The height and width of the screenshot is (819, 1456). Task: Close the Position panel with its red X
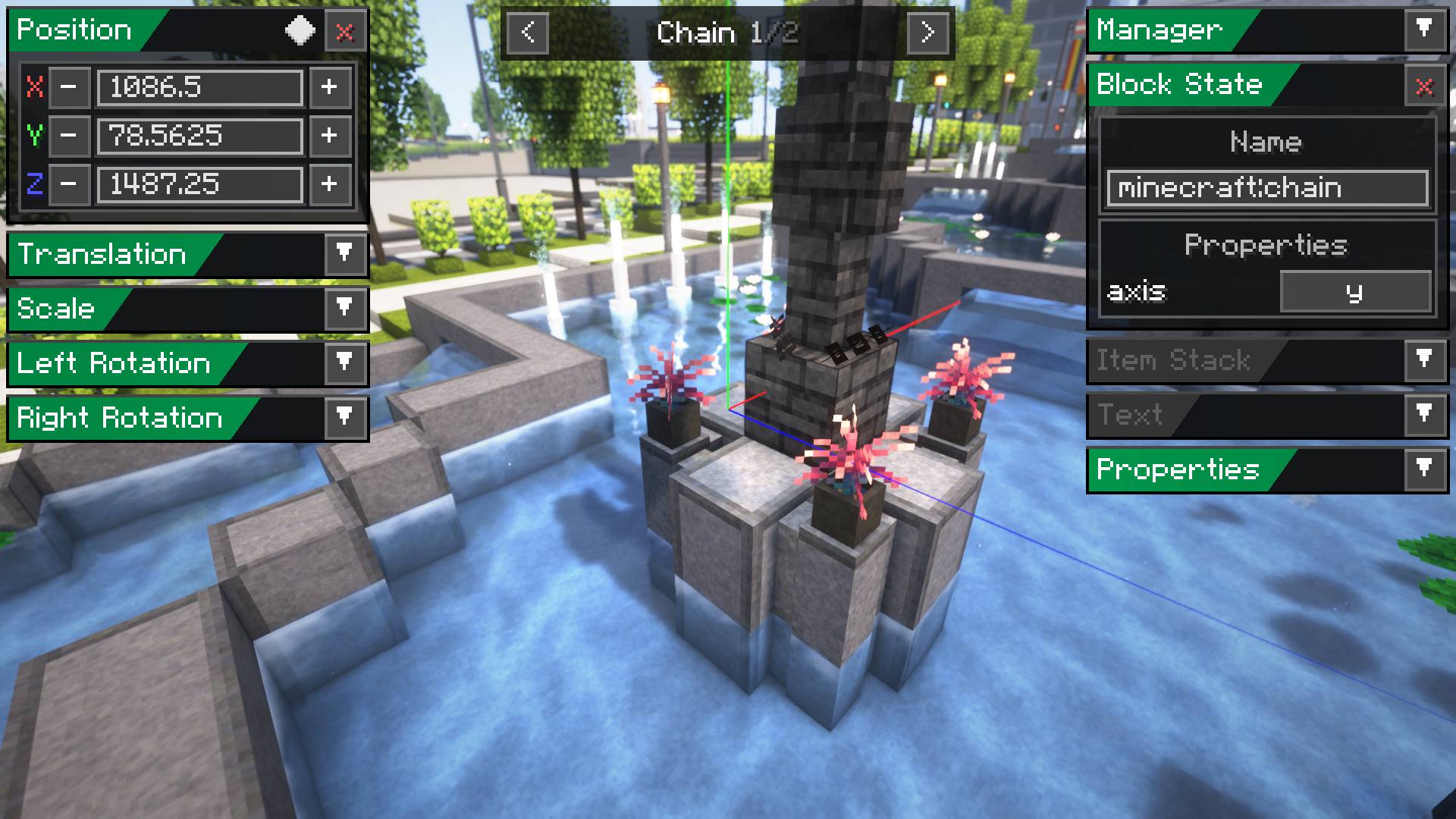(346, 30)
